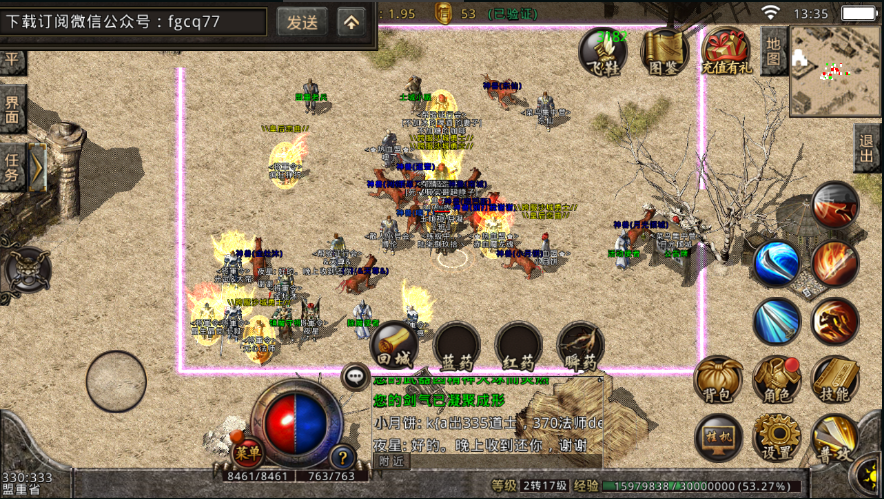This screenshot has height=499, width=884.
Task: Open the 角色 character sheet
Action: pos(776,380)
